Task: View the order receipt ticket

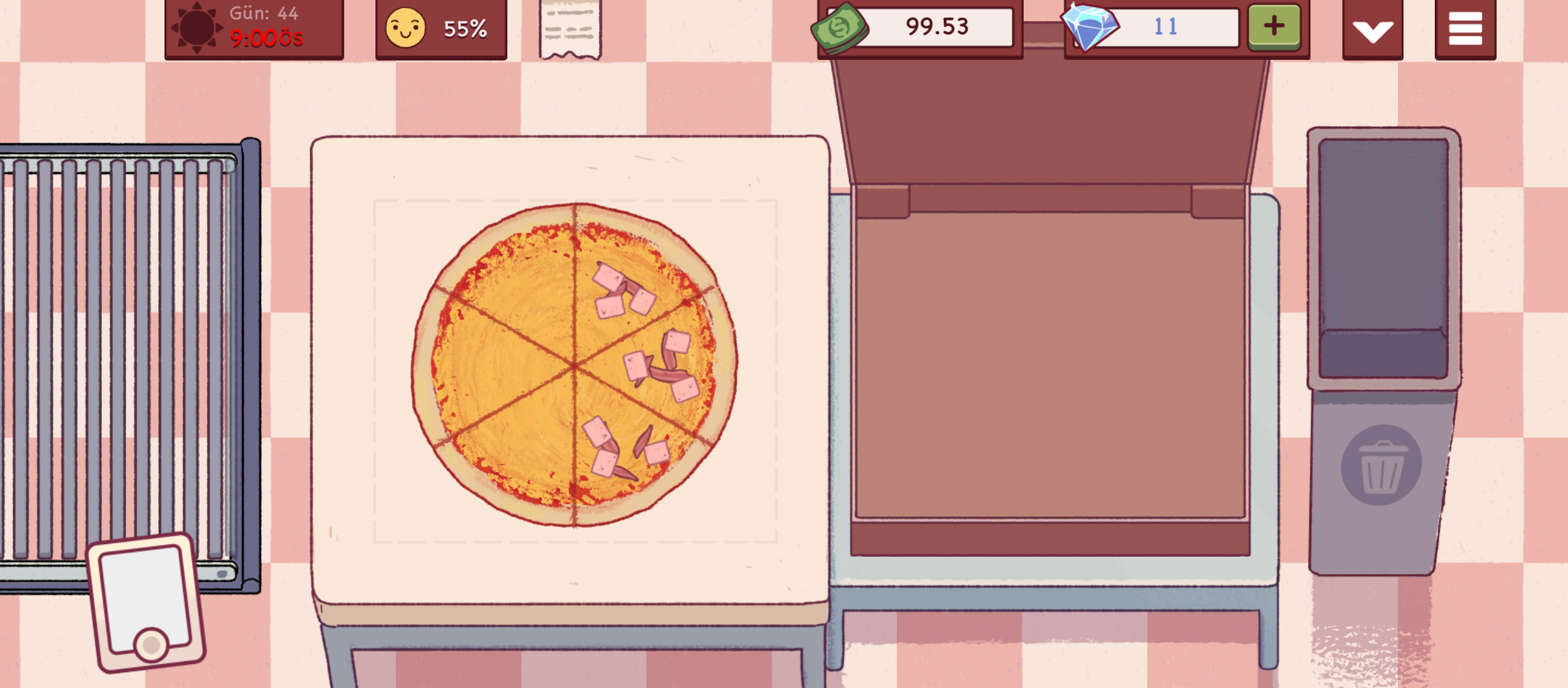Action: pos(570,29)
